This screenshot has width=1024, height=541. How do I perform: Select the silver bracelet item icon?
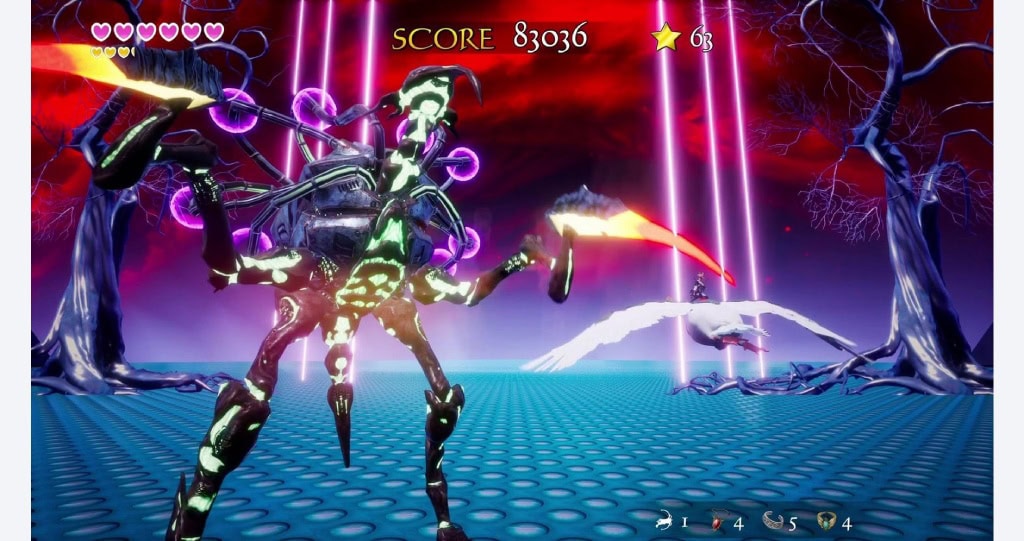pyautogui.click(x=772, y=521)
